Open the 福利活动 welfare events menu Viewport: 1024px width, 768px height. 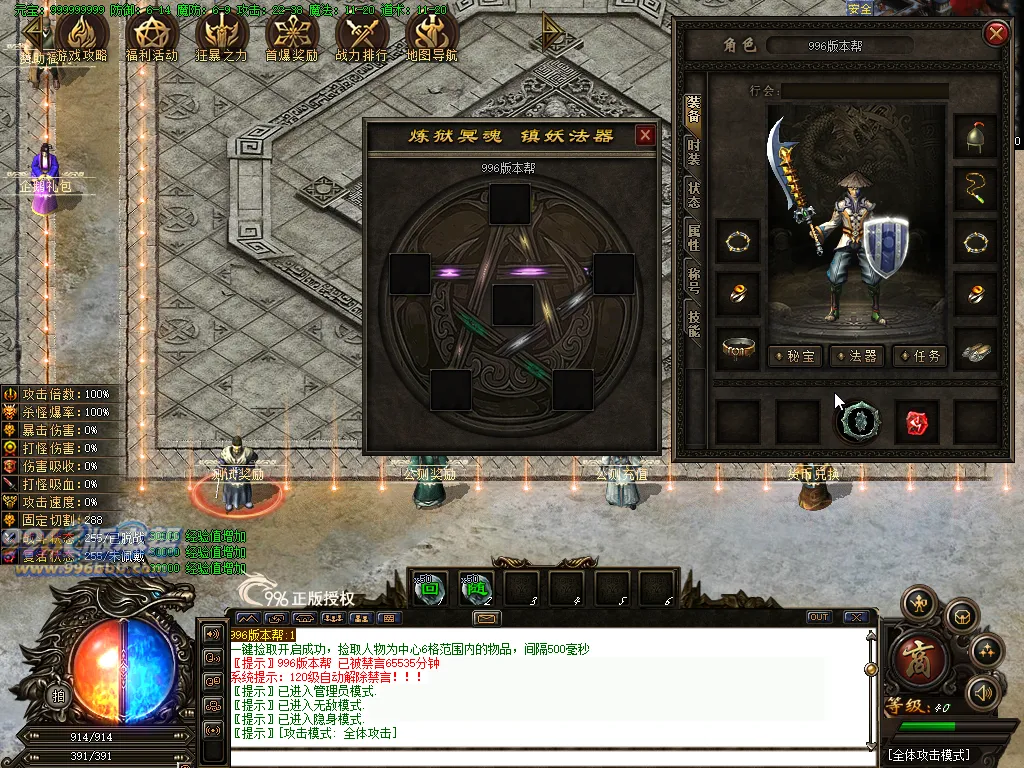point(152,38)
